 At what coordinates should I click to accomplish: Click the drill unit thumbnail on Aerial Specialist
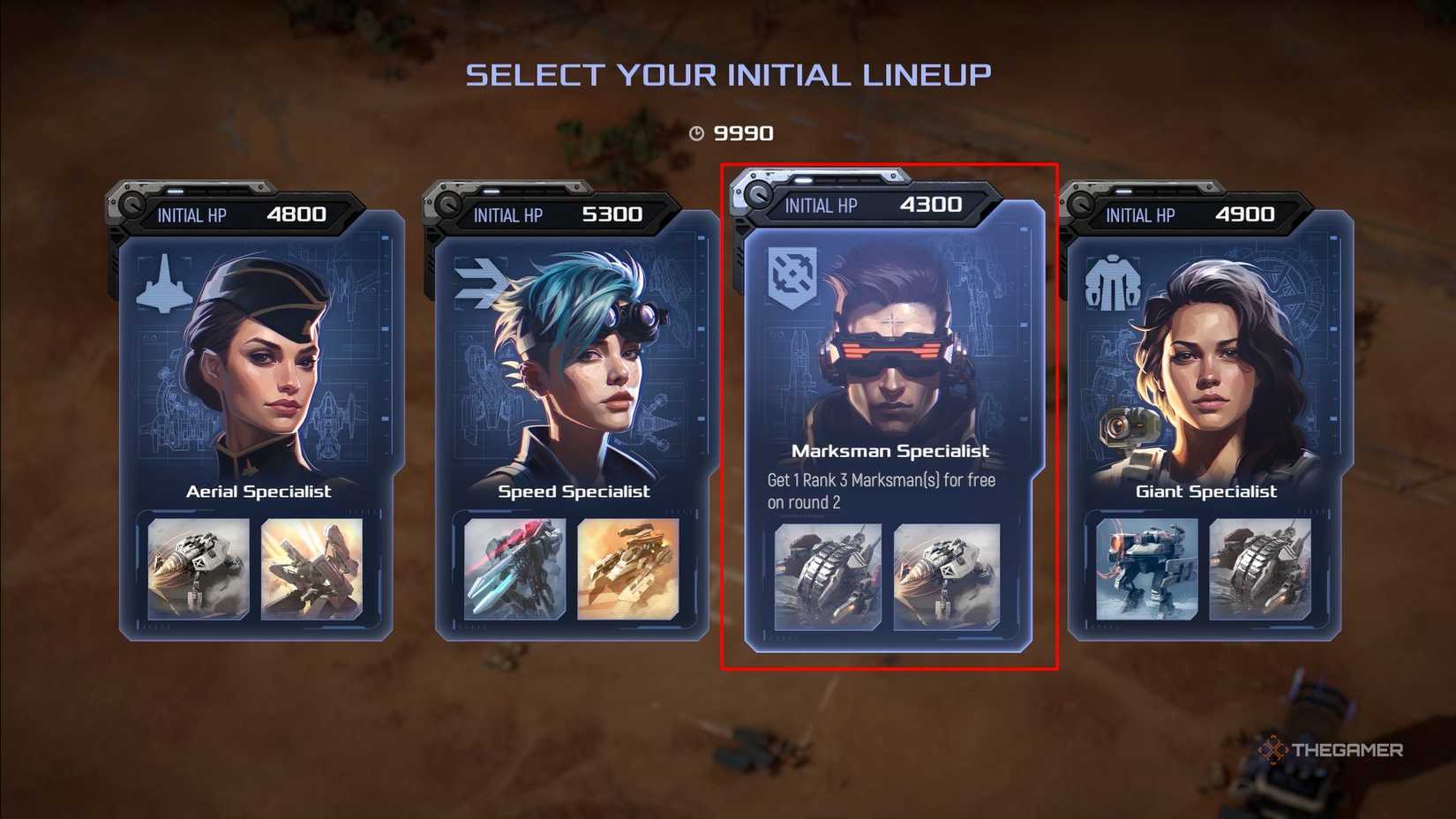coord(199,568)
